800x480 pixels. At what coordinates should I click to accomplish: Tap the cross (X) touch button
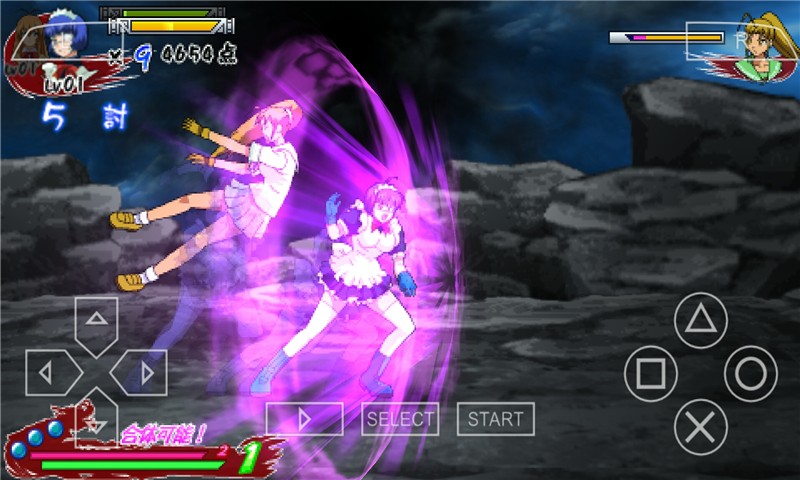[700, 427]
